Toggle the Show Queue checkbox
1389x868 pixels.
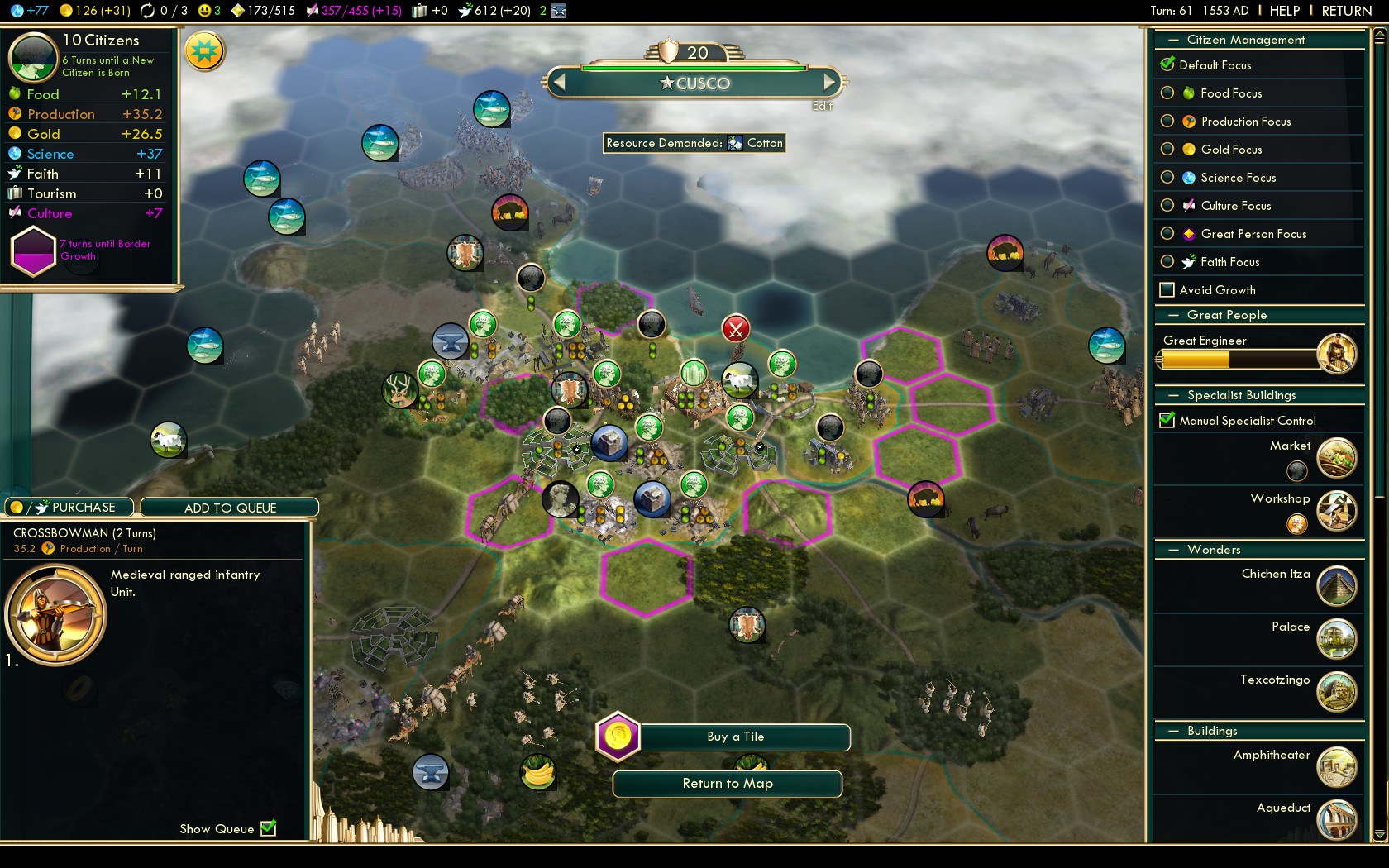[269, 828]
